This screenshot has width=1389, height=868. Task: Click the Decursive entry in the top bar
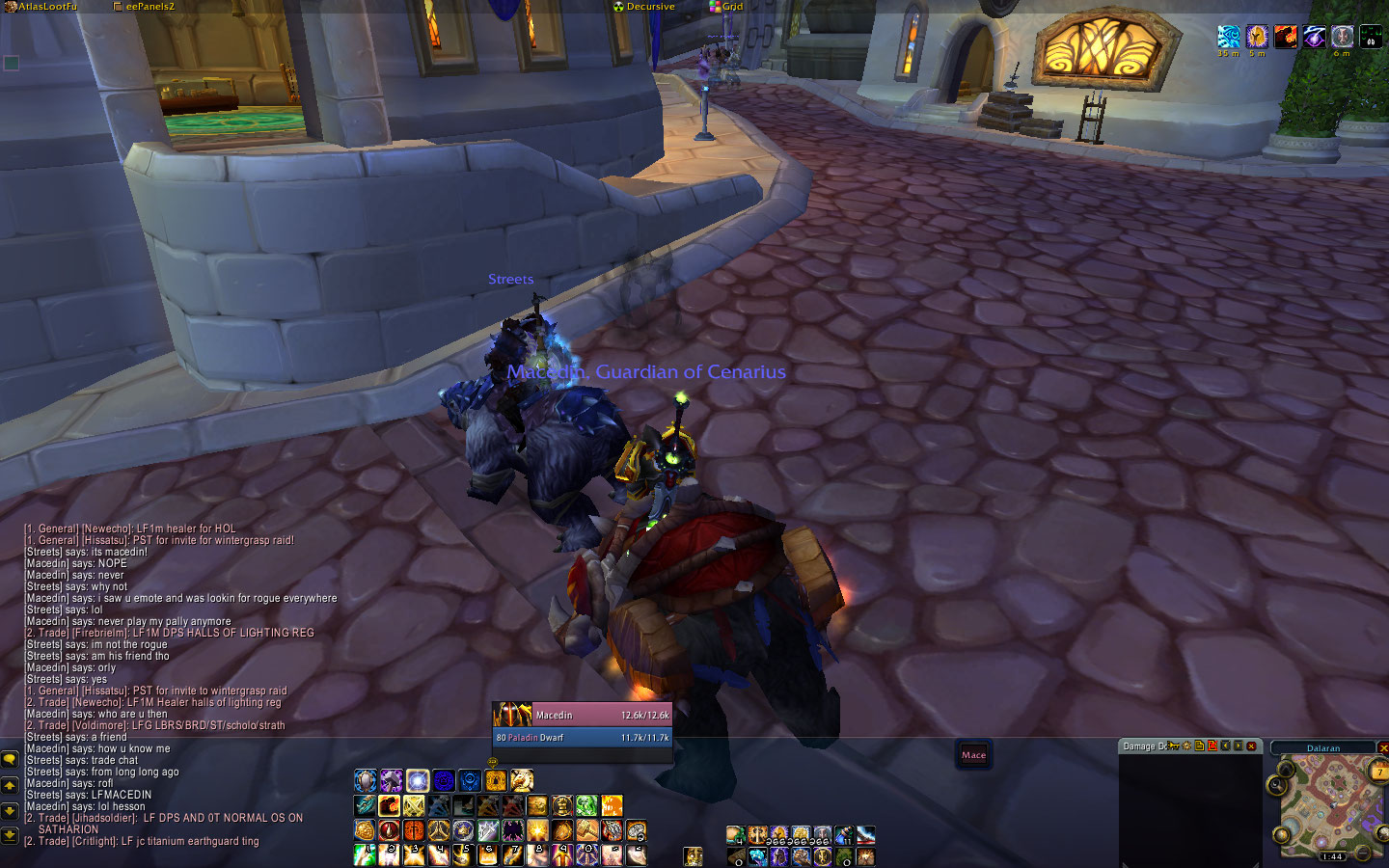tap(649, 7)
